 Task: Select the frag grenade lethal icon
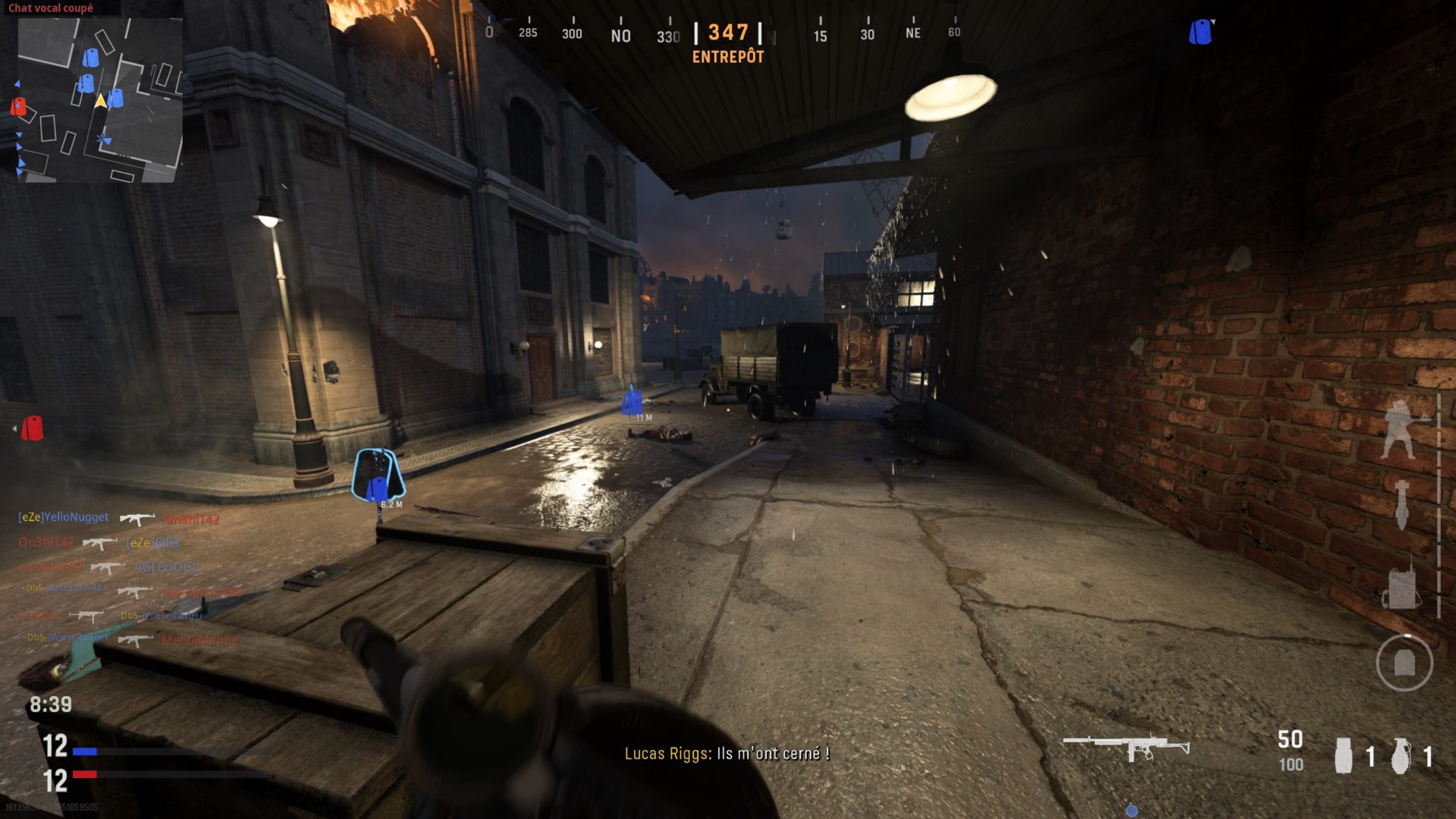pyautogui.click(x=1401, y=755)
